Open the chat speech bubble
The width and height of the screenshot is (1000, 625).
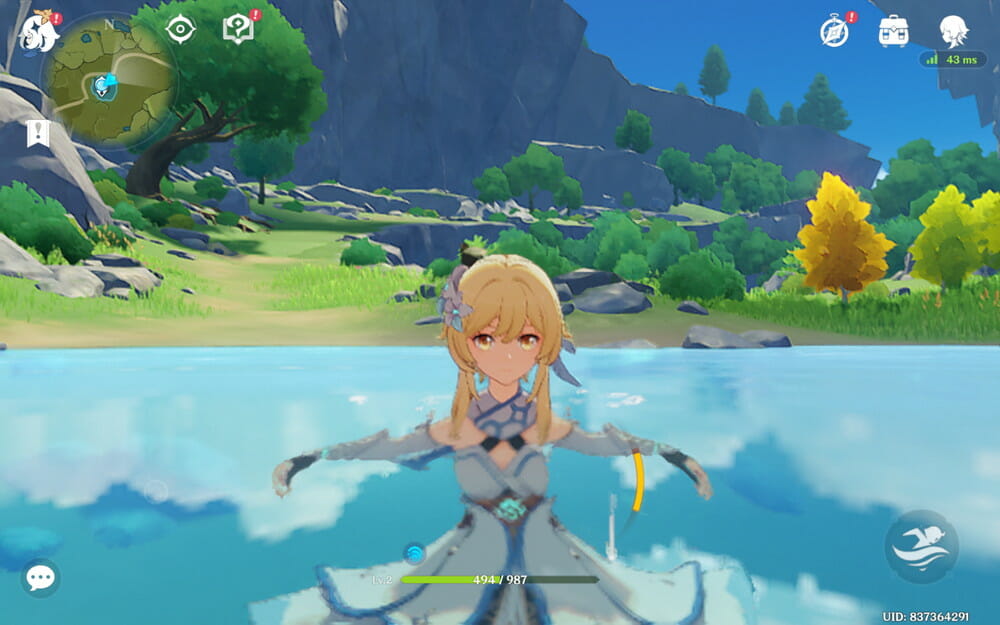pos(40,578)
